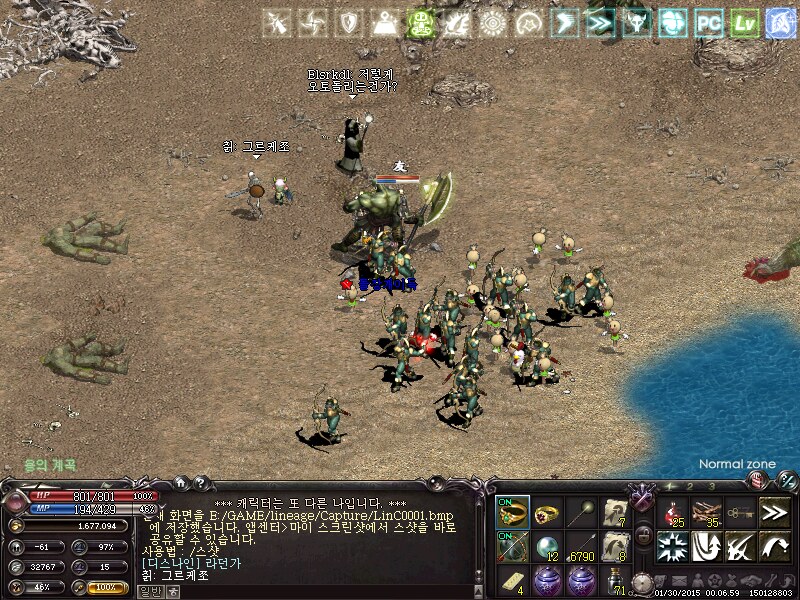Select the arrow stack of 6790

point(582,547)
